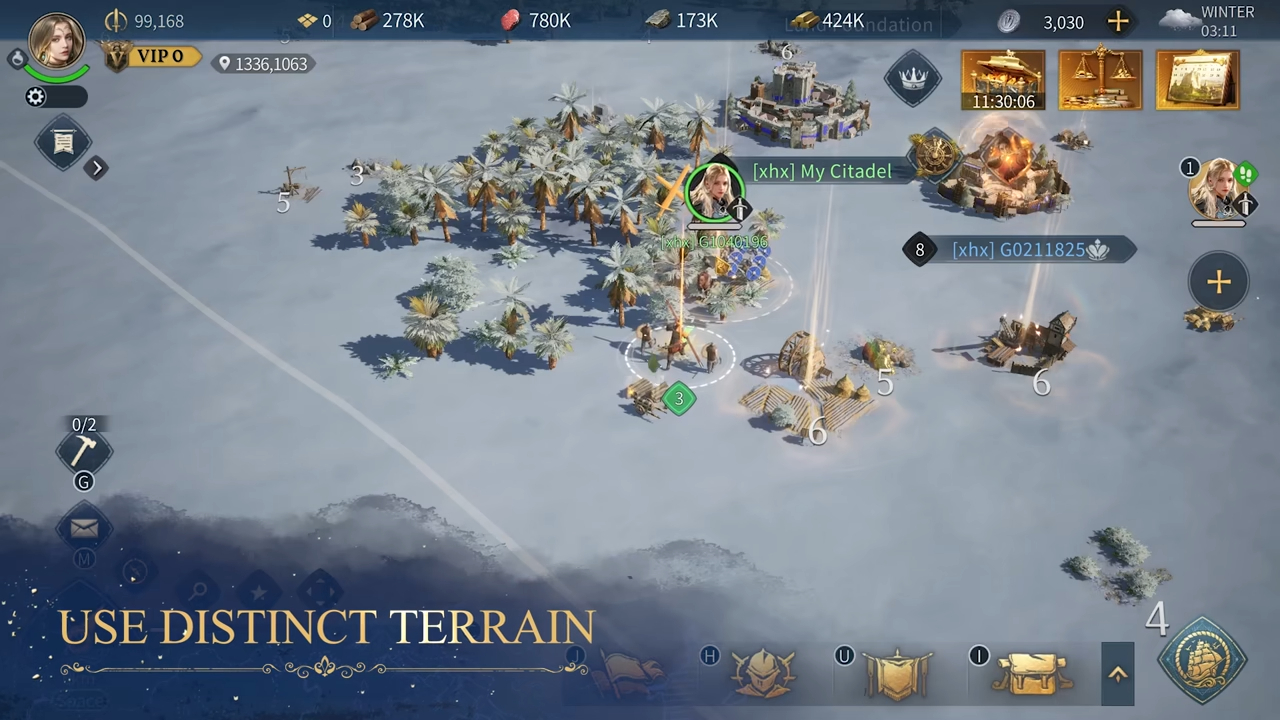This screenshot has height=720, width=1280.
Task: Add more silver coins with plus
Action: tap(1118, 21)
